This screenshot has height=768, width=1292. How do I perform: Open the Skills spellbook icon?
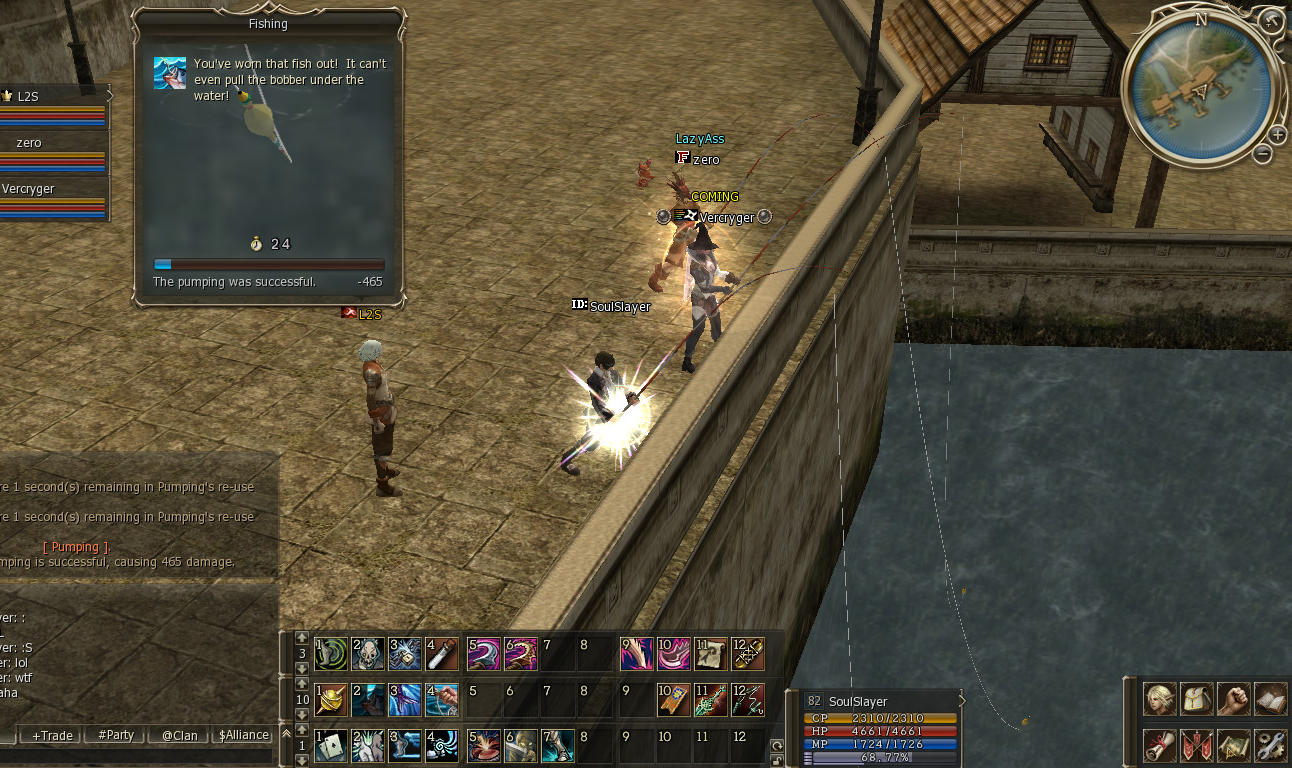point(1272,700)
